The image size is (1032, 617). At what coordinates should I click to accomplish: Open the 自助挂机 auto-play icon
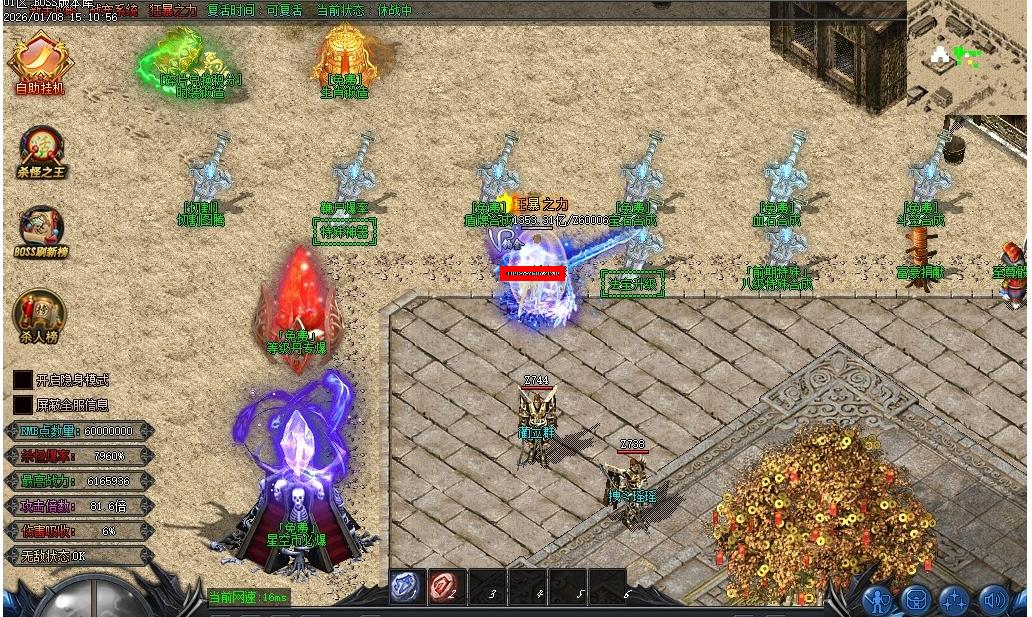[x=40, y=60]
